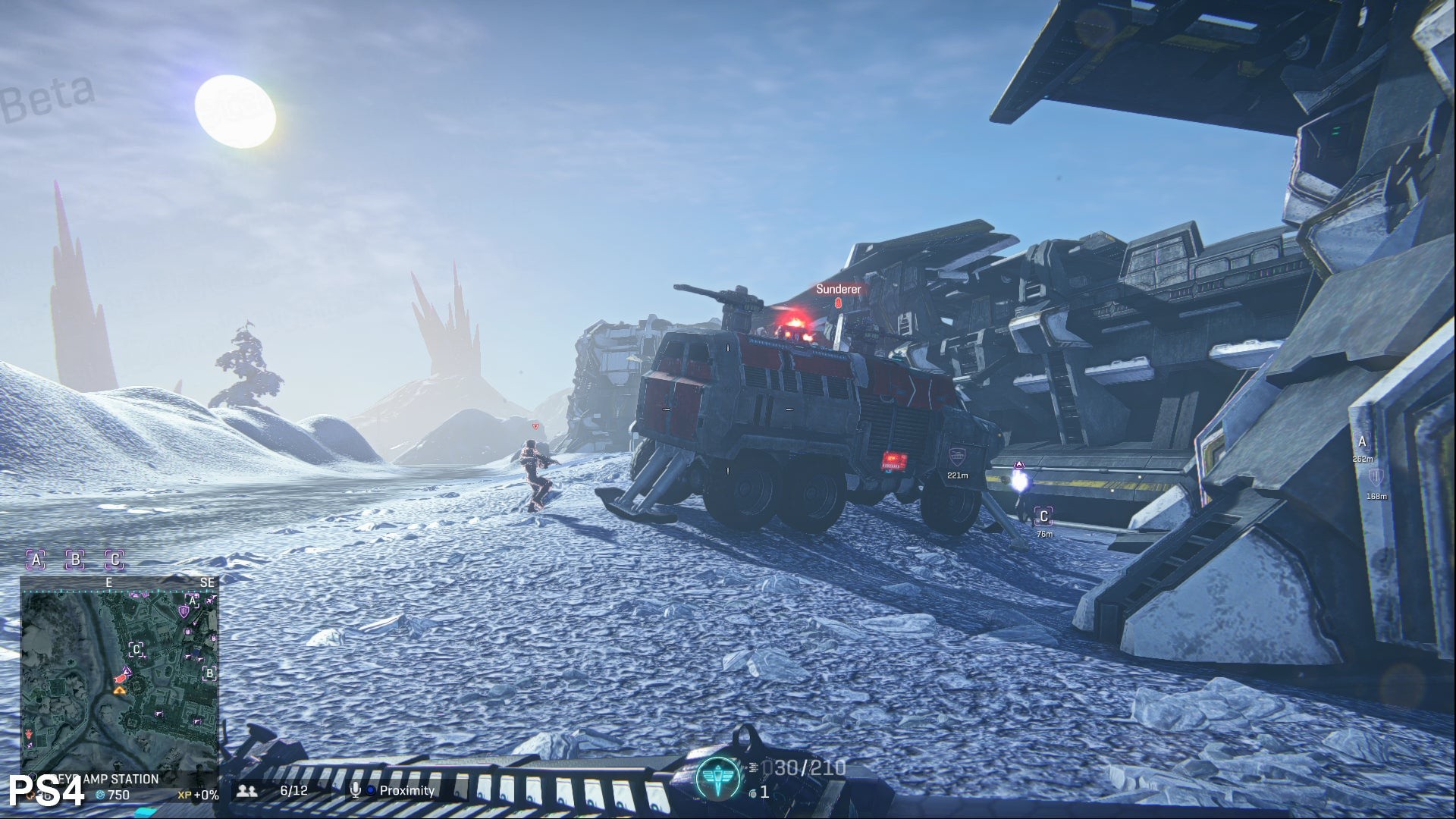
Task: Click the Sunderer vehicle name tag
Action: point(838,289)
